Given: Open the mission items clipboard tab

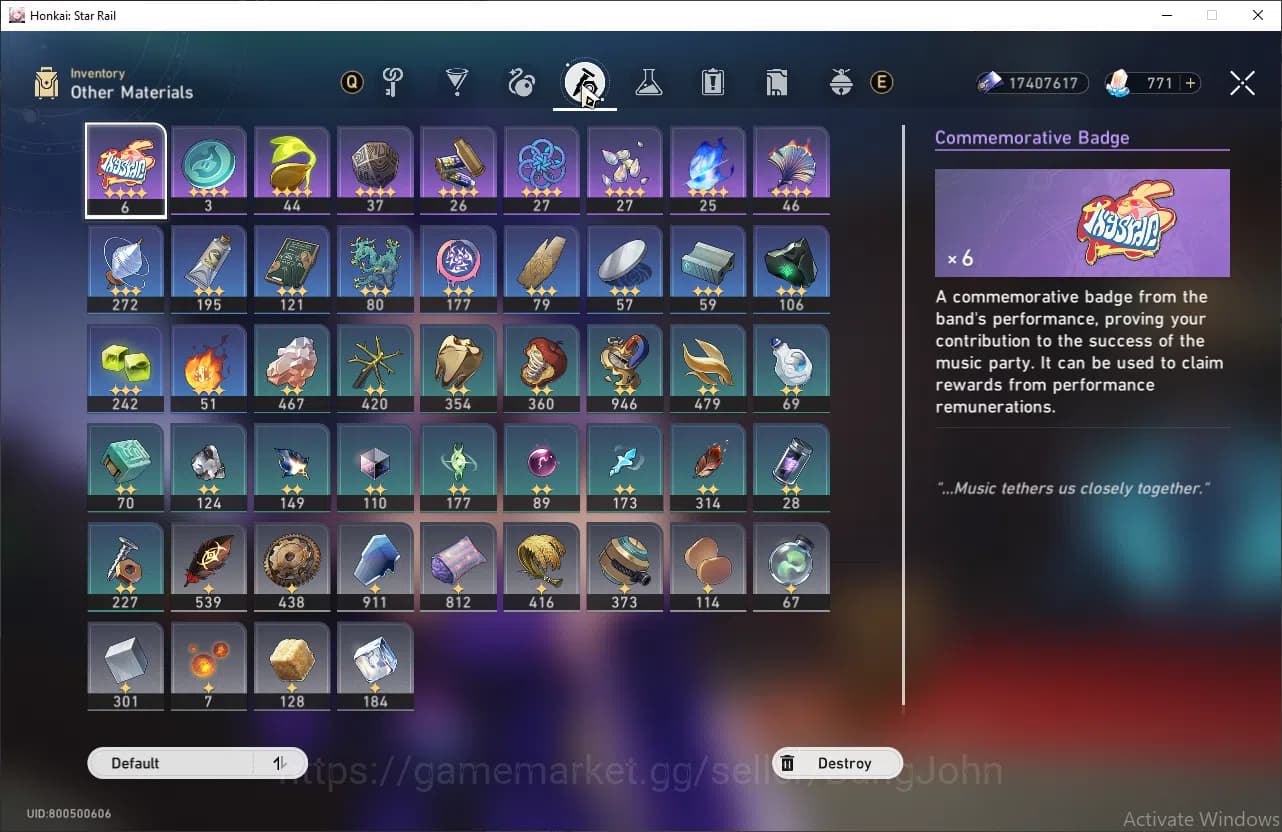Looking at the screenshot, I should click(712, 83).
